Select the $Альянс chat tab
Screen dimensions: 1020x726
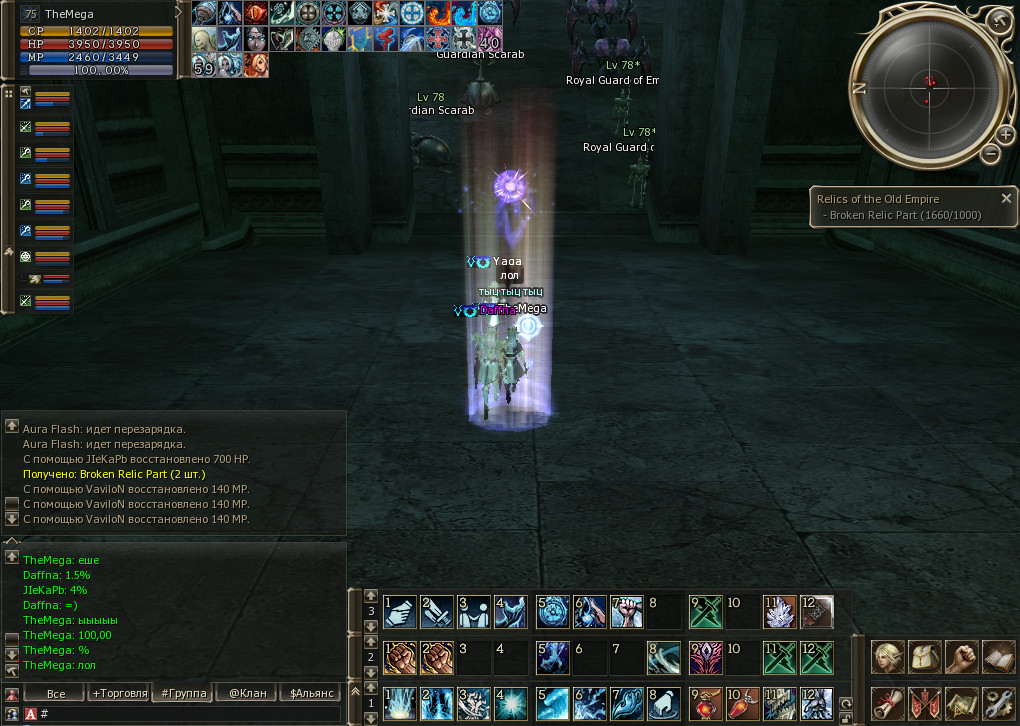click(310, 693)
